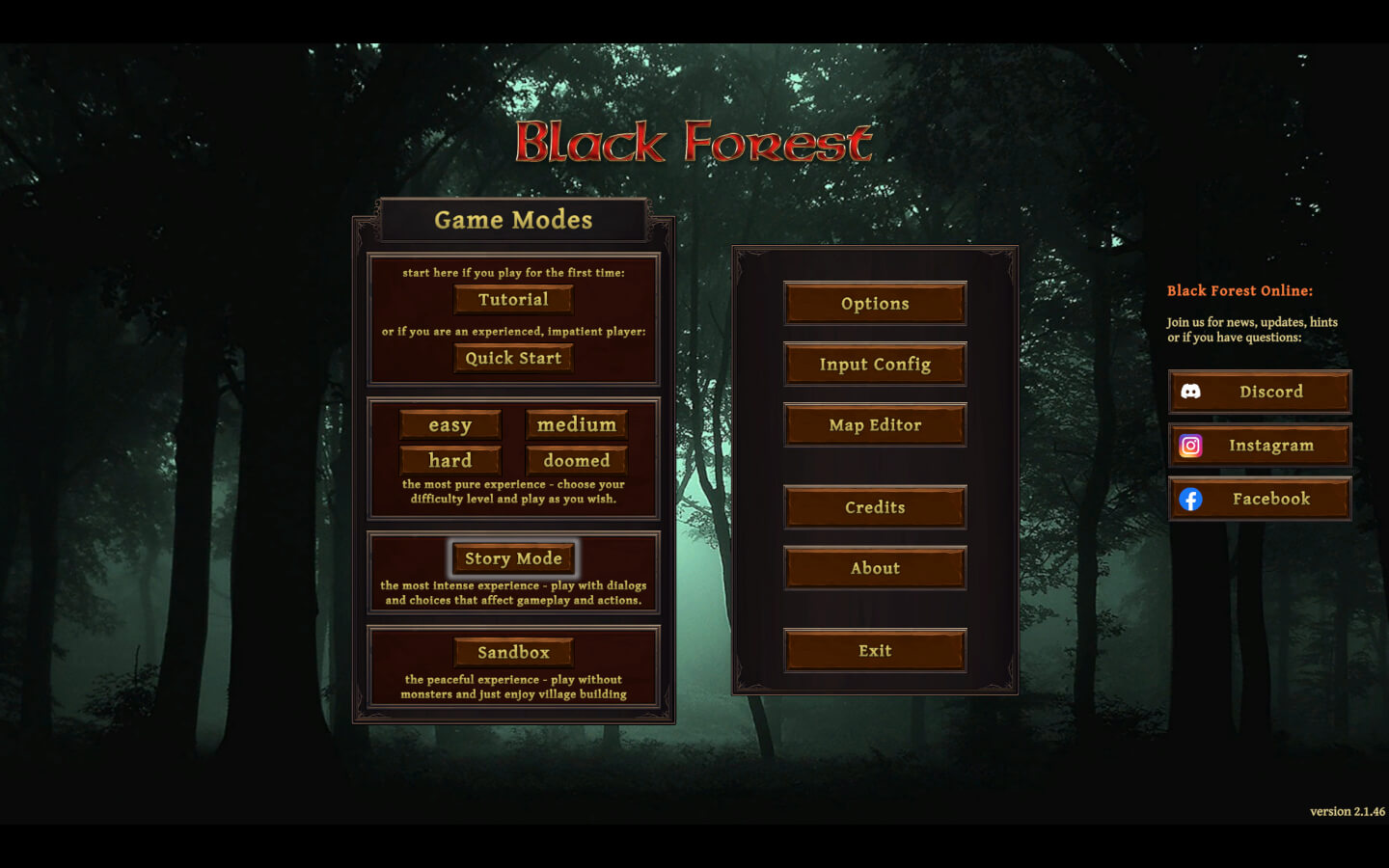Select hard difficulty
Image resolution: width=1389 pixels, height=868 pixels.
point(449,460)
